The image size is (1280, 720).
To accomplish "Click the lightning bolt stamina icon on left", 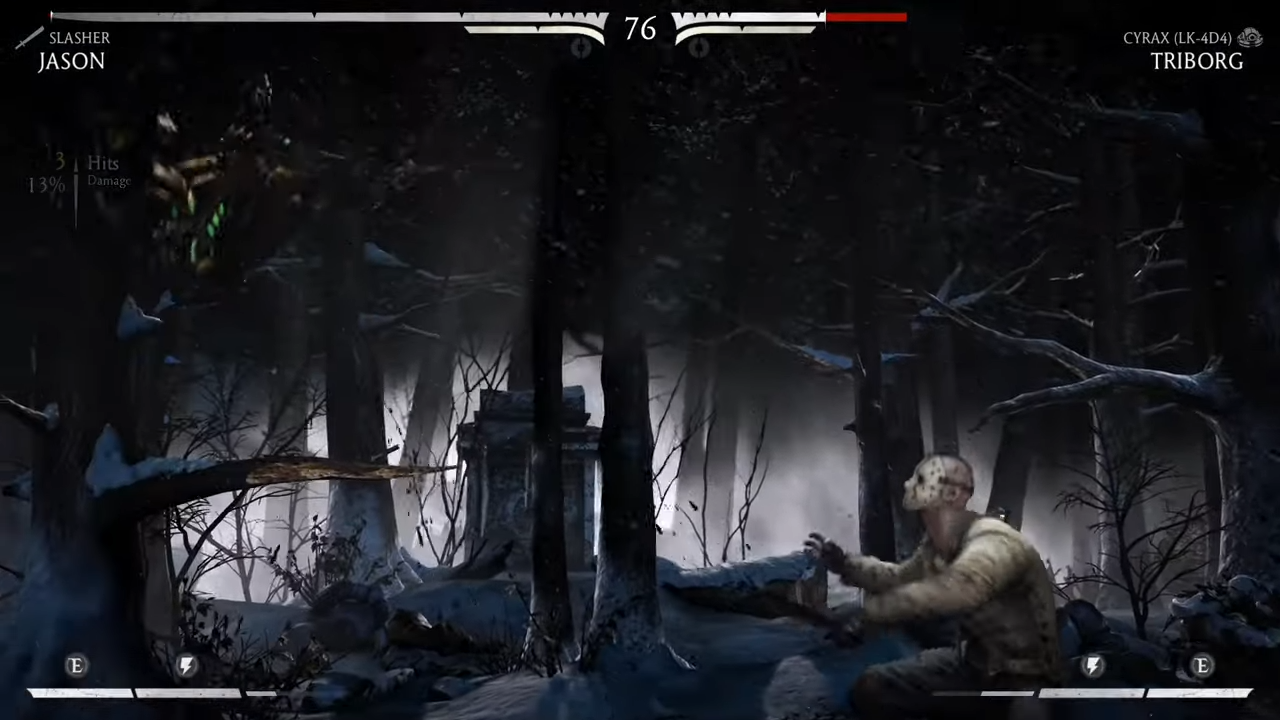I will pos(186,666).
